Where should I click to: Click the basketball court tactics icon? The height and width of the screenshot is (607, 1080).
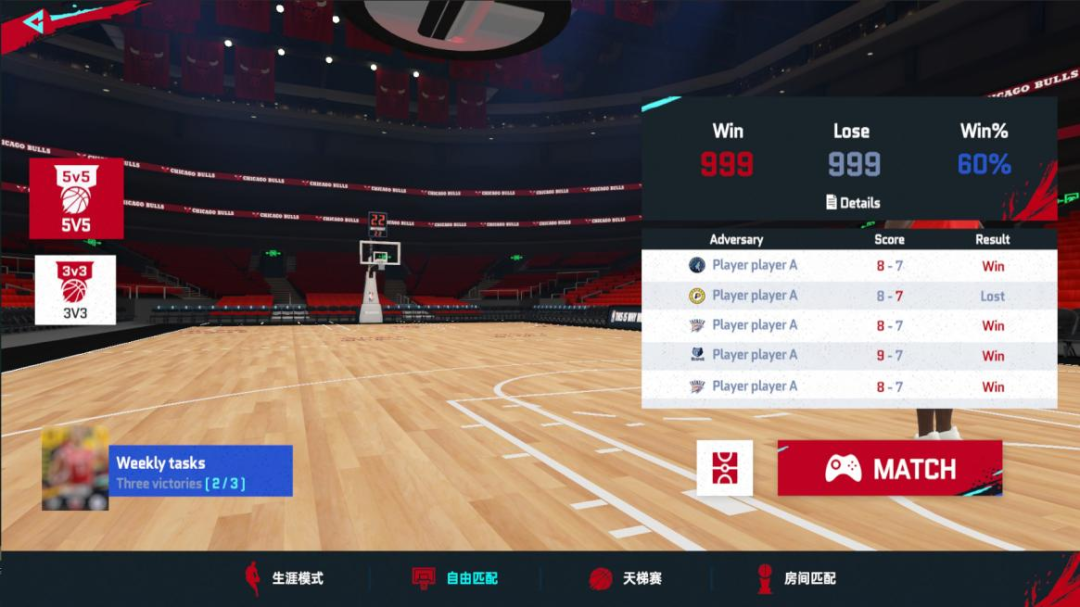pos(724,468)
